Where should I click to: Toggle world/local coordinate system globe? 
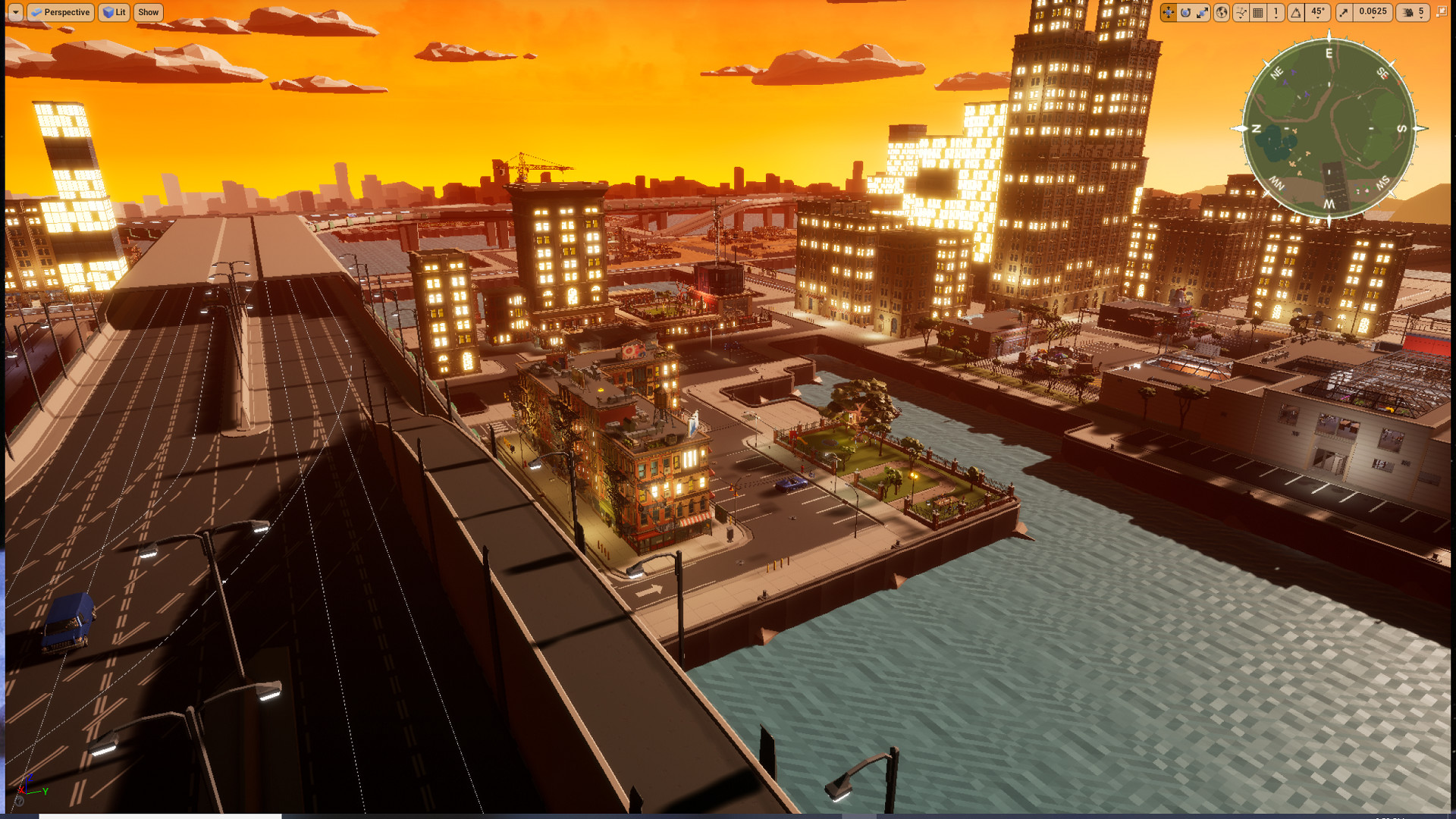click(x=1222, y=12)
